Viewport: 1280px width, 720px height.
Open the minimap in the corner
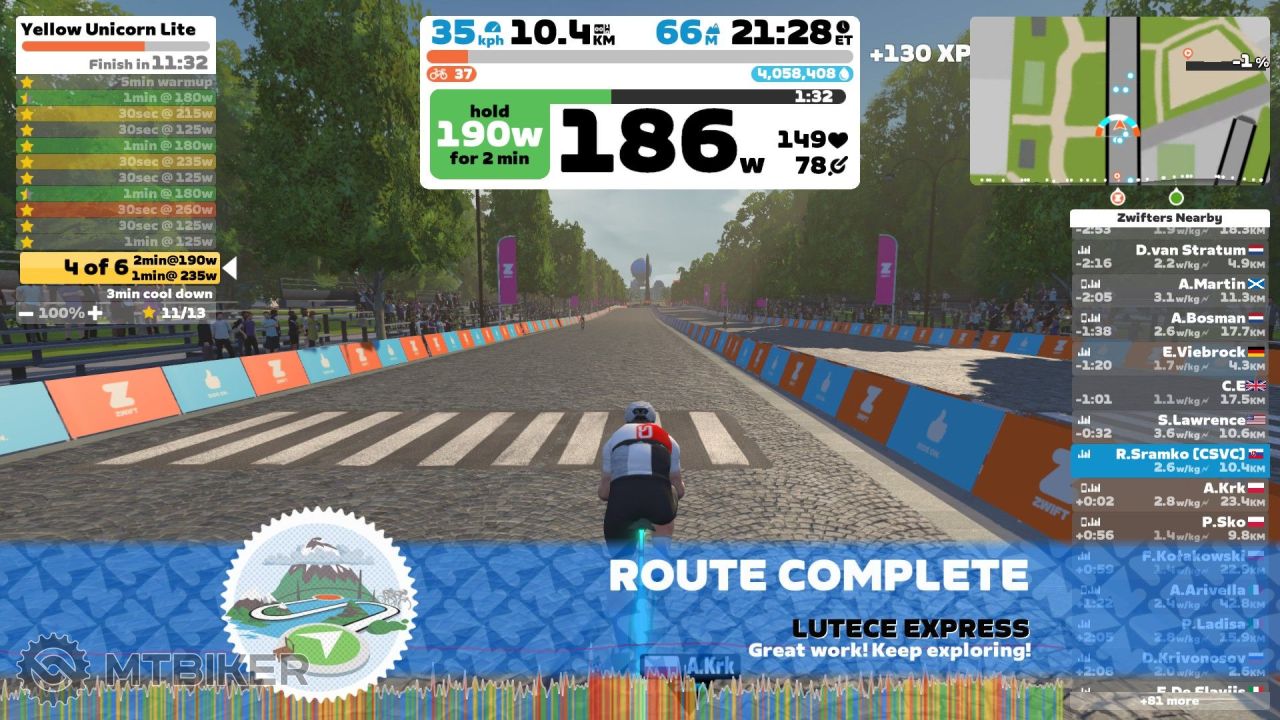(x=1119, y=100)
